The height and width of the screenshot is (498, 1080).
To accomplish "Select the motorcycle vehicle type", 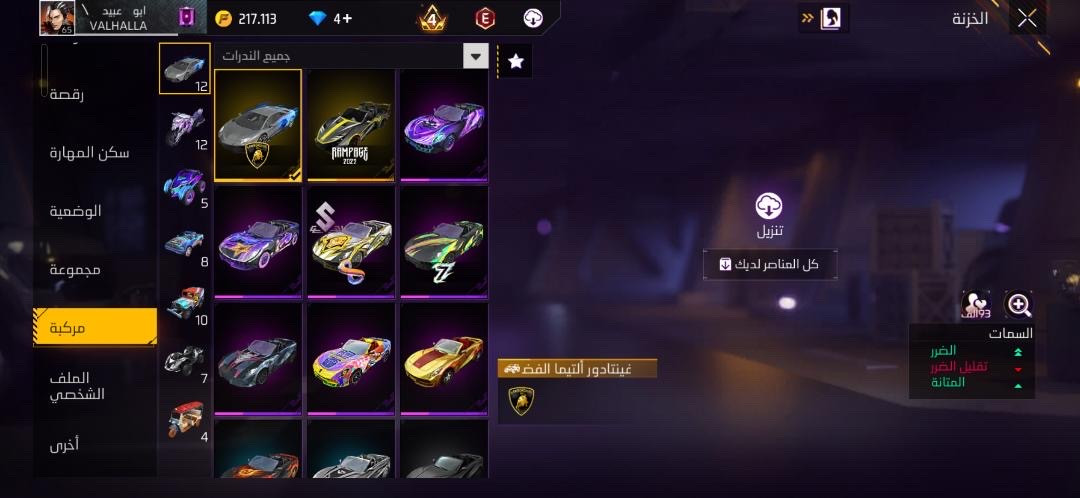I will click(x=184, y=129).
